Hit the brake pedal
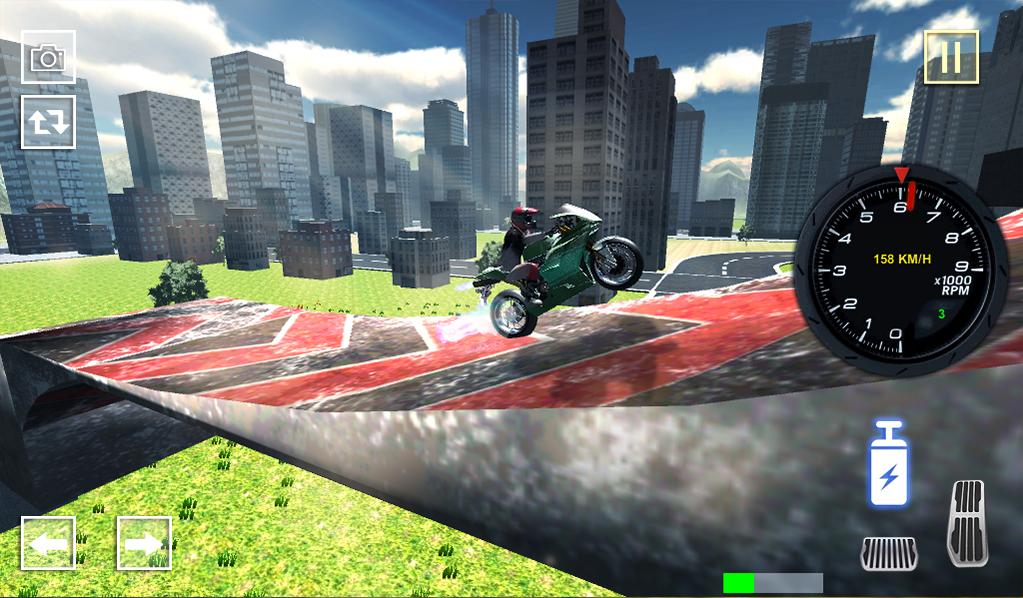Image resolution: width=1023 pixels, height=598 pixels. pyautogui.click(x=889, y=553)
